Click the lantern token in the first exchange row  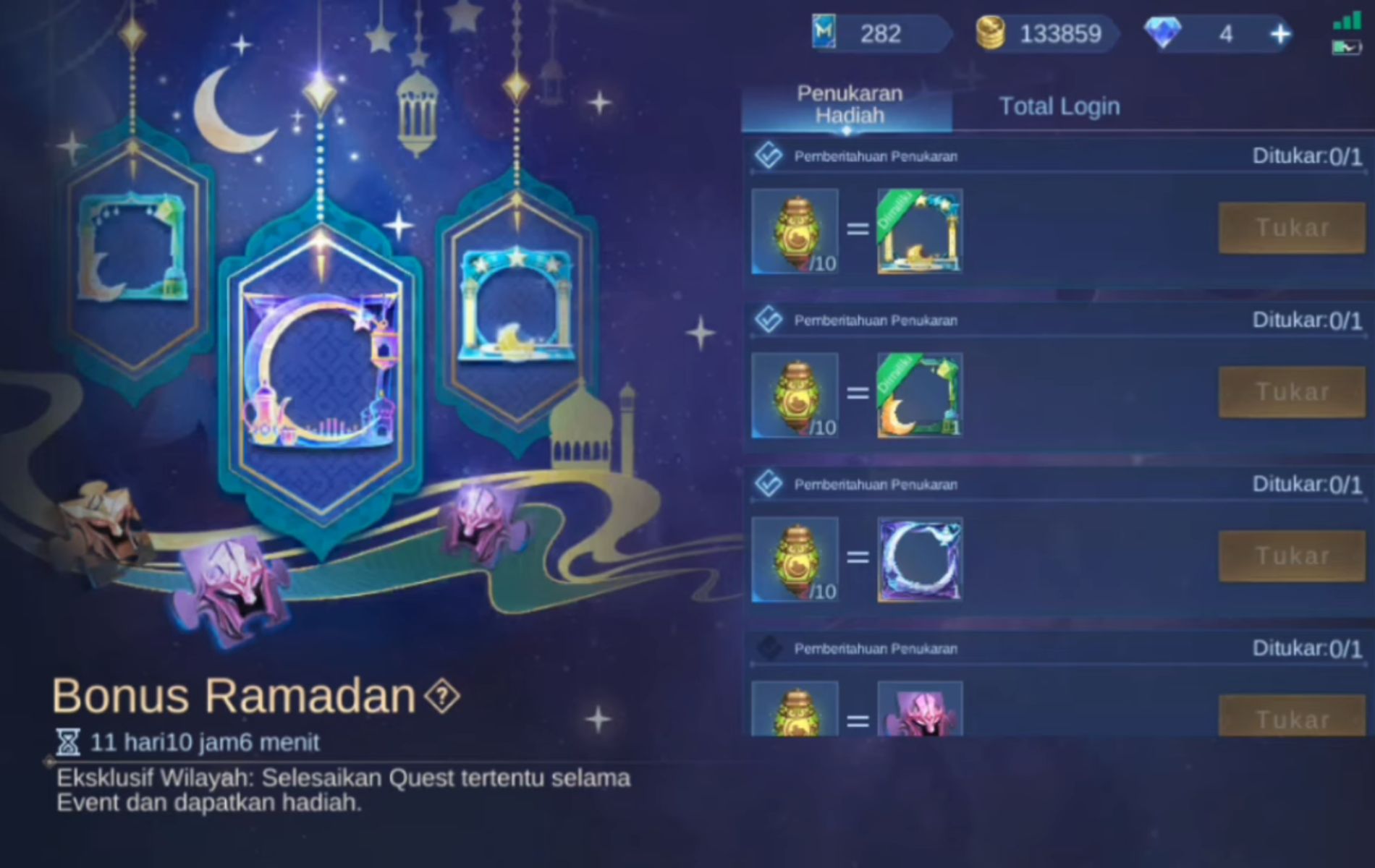(794, 230)
